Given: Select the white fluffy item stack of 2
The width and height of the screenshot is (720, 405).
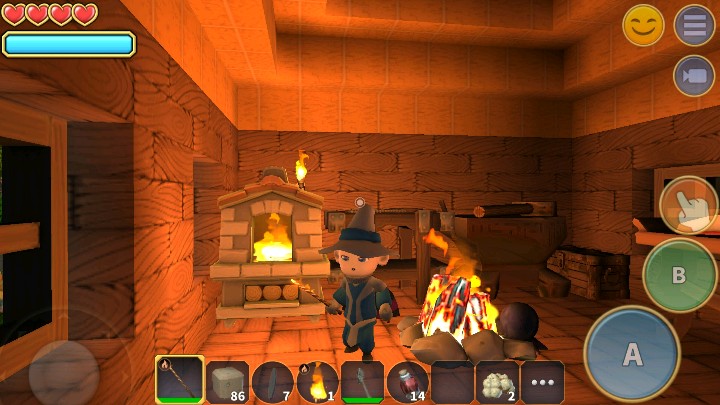Looking at the screenshot, I should 497,381.
